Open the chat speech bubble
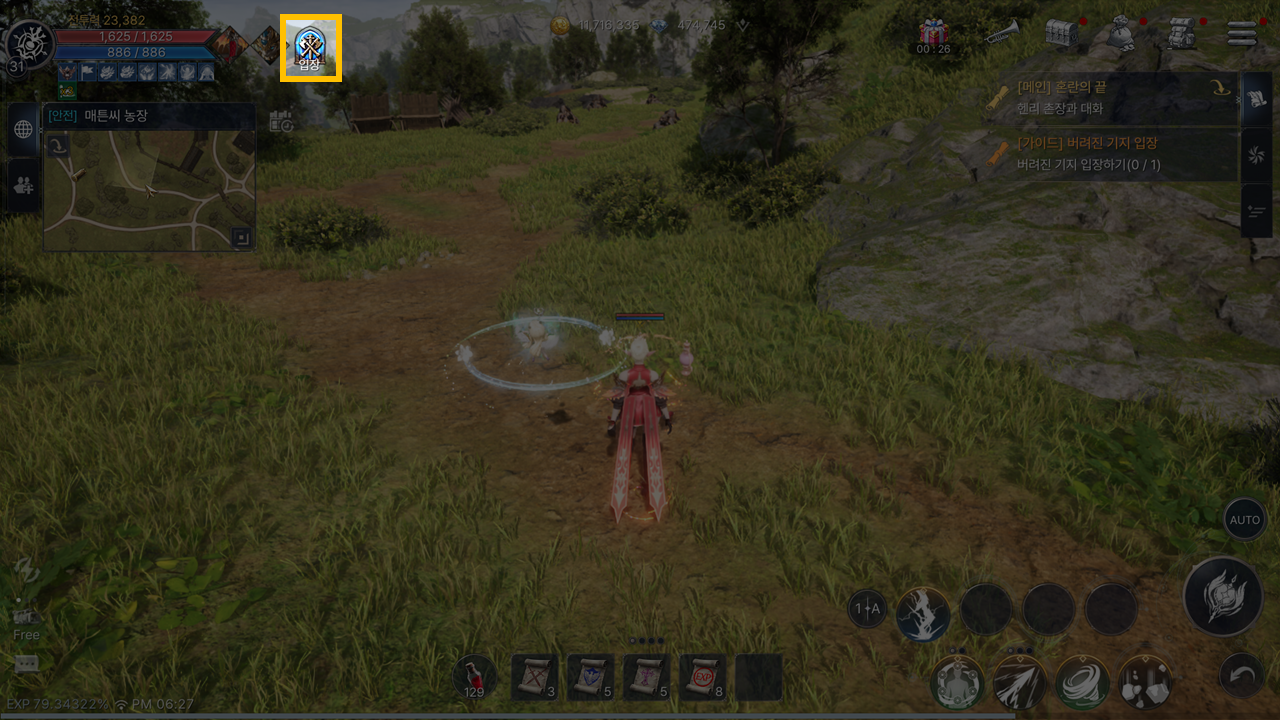The height and width of the screenshot is (720, 1280). (x=27, y=664)
